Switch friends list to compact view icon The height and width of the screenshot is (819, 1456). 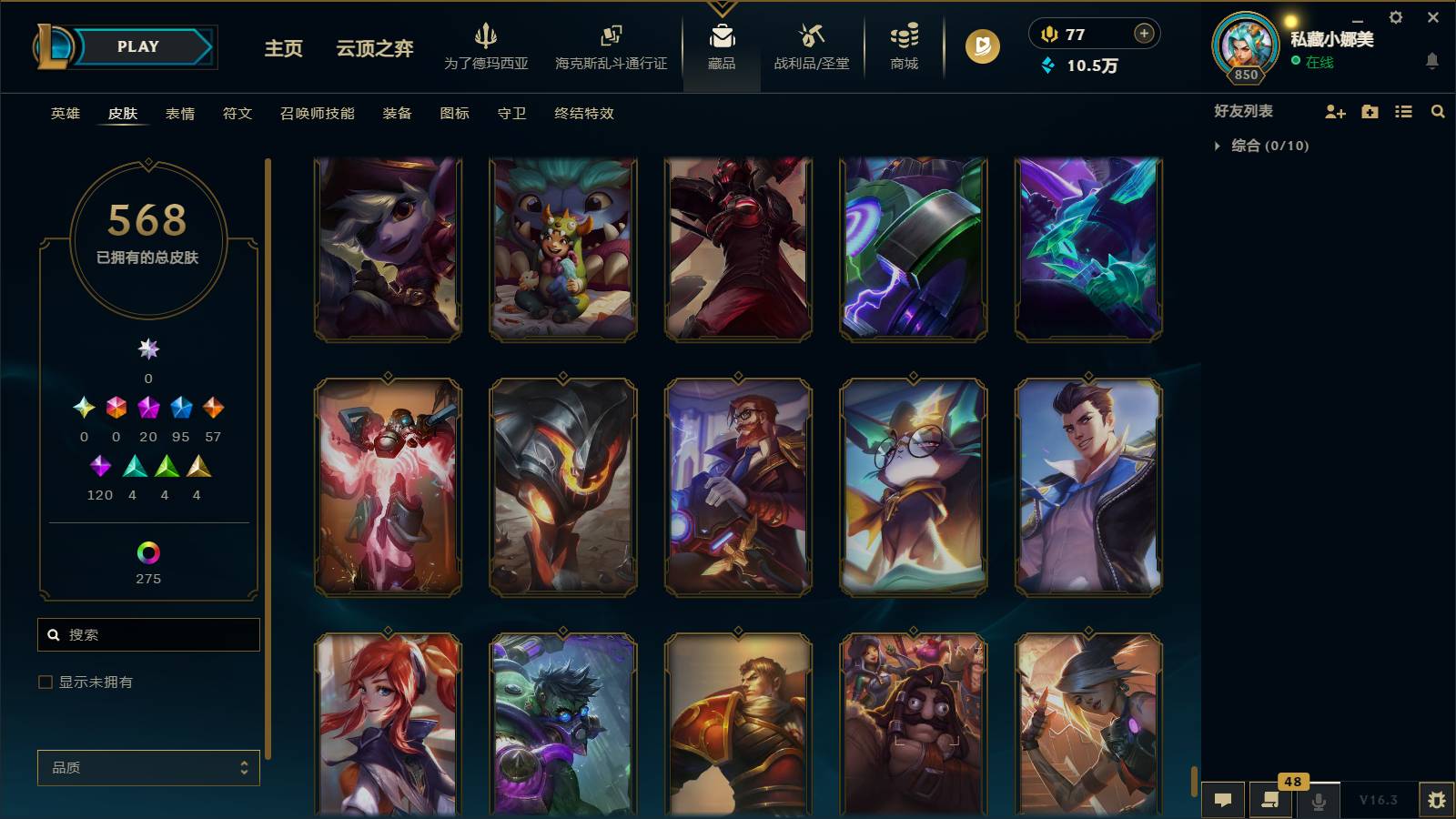click(1404, 111)
